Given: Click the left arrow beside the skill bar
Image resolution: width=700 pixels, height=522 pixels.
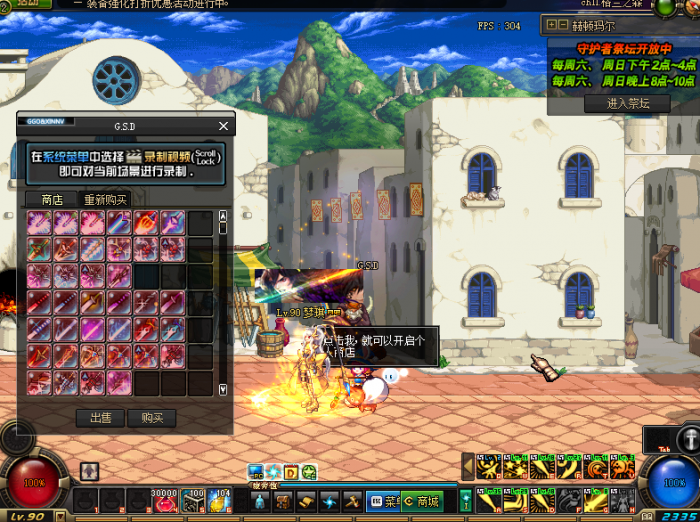Looking at the screenshot, I should [x=466, y=467].
